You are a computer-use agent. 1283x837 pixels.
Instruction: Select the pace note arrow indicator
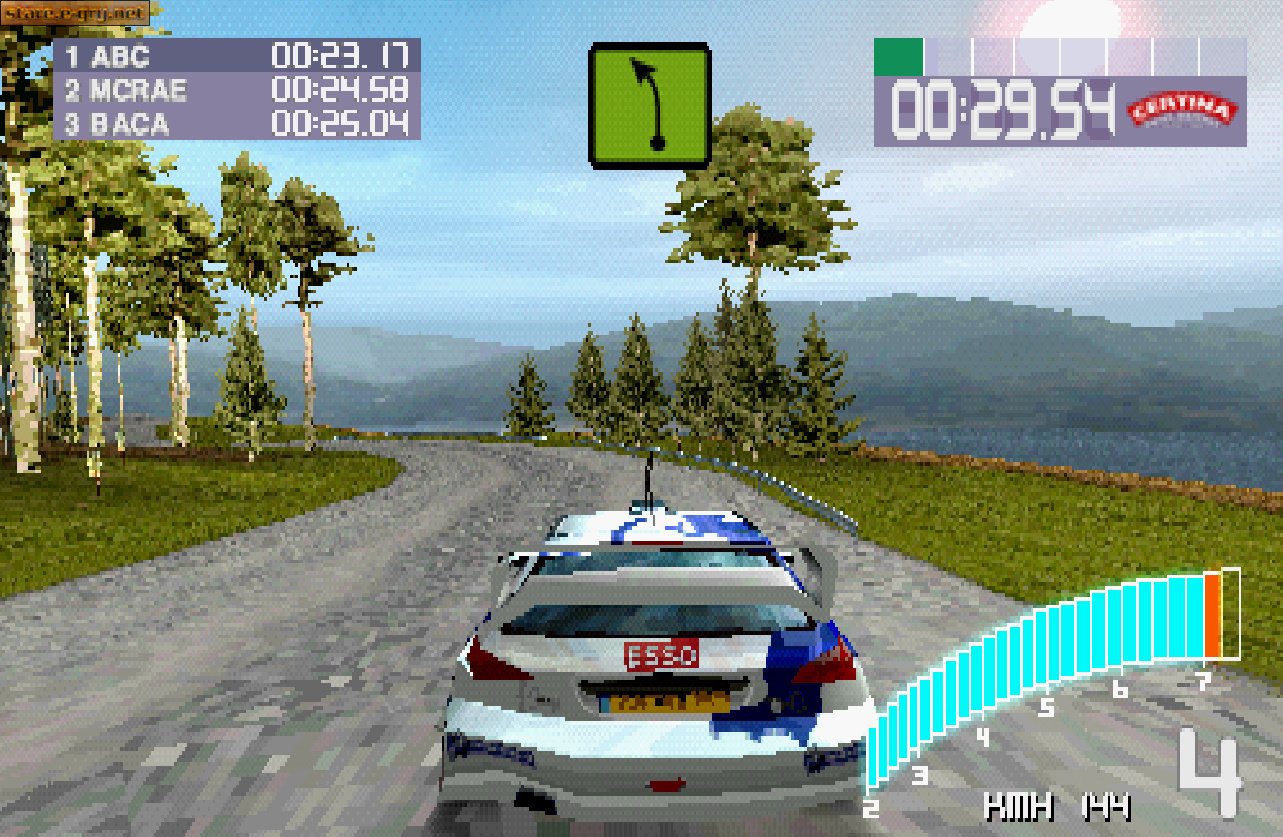[650, 103]
